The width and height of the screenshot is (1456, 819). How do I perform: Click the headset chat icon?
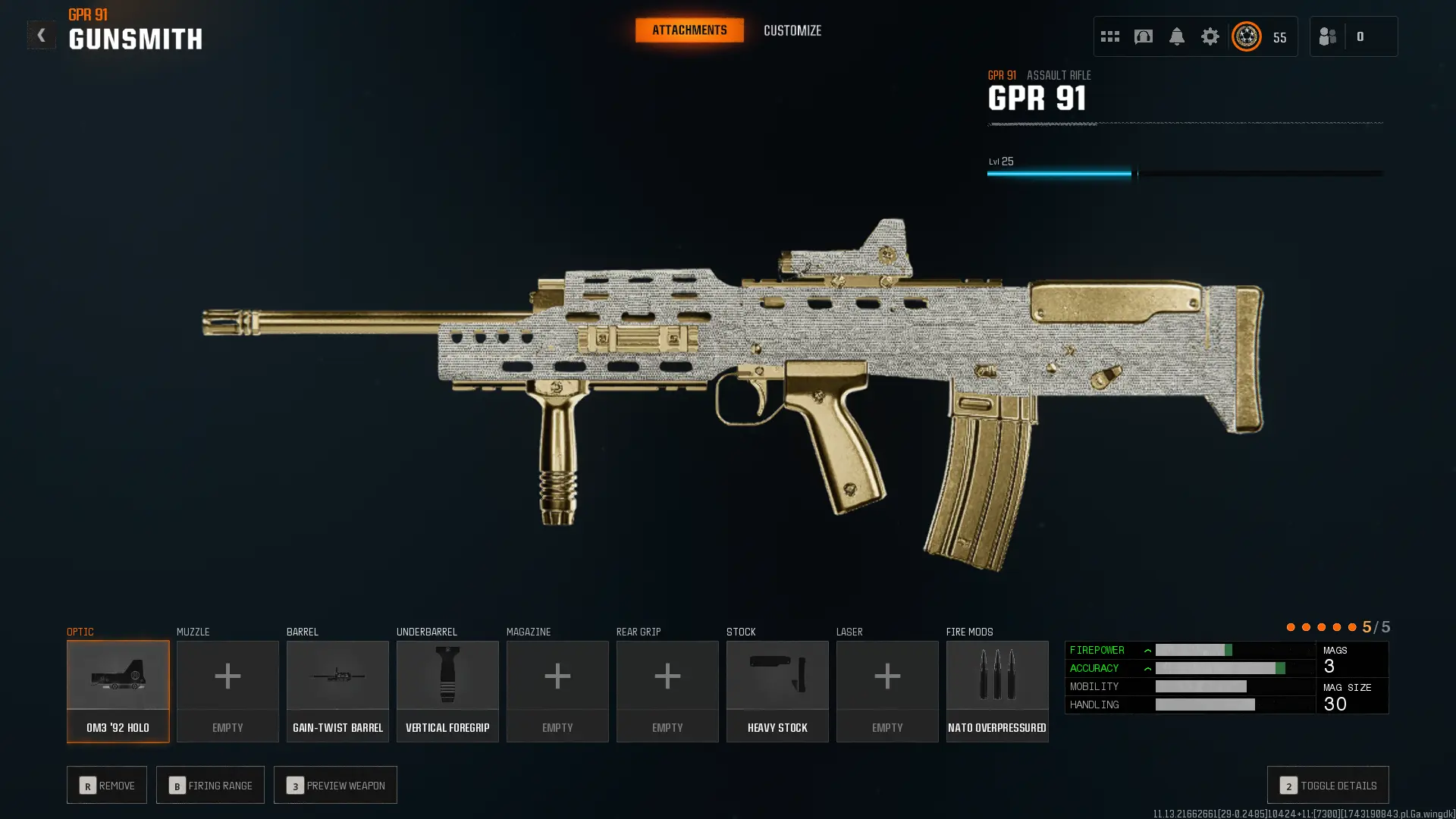(1143, 36)
